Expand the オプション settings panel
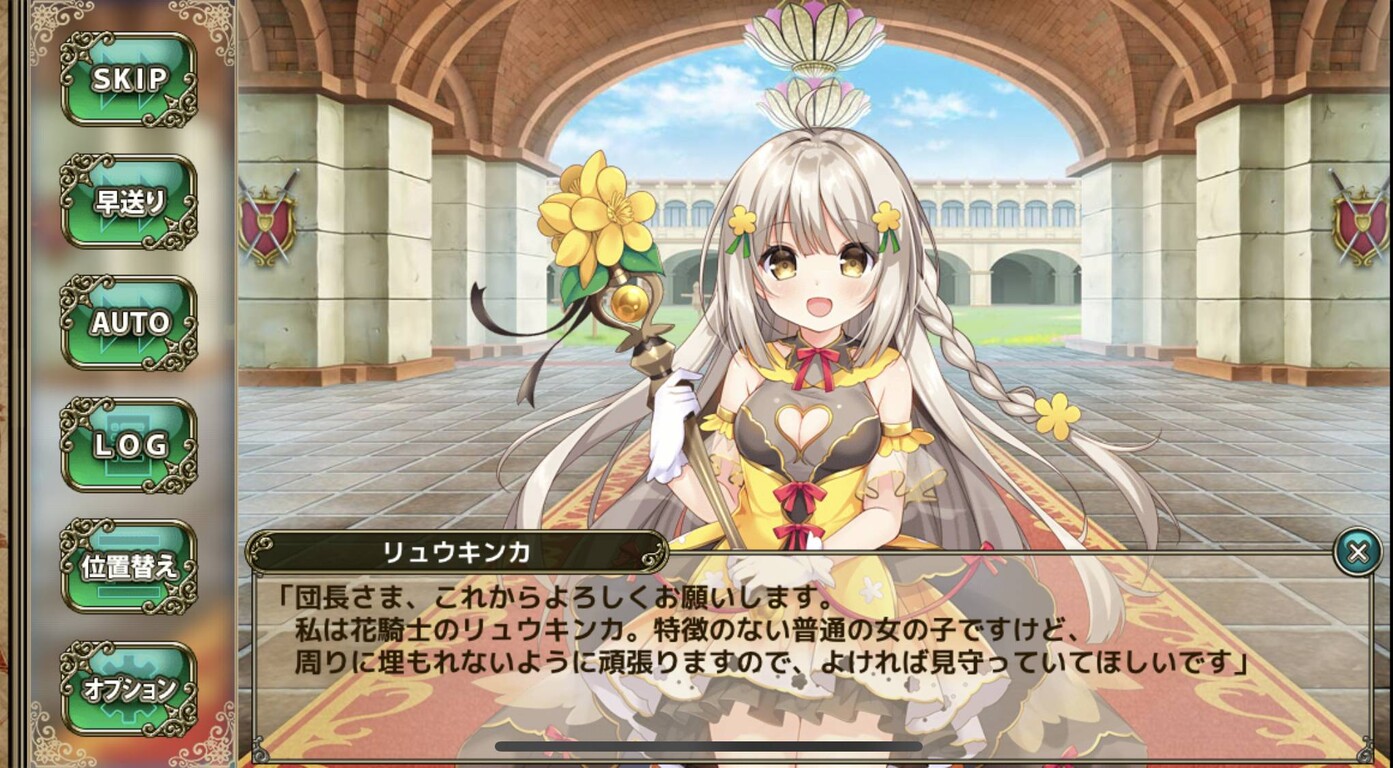 (128, 688)
